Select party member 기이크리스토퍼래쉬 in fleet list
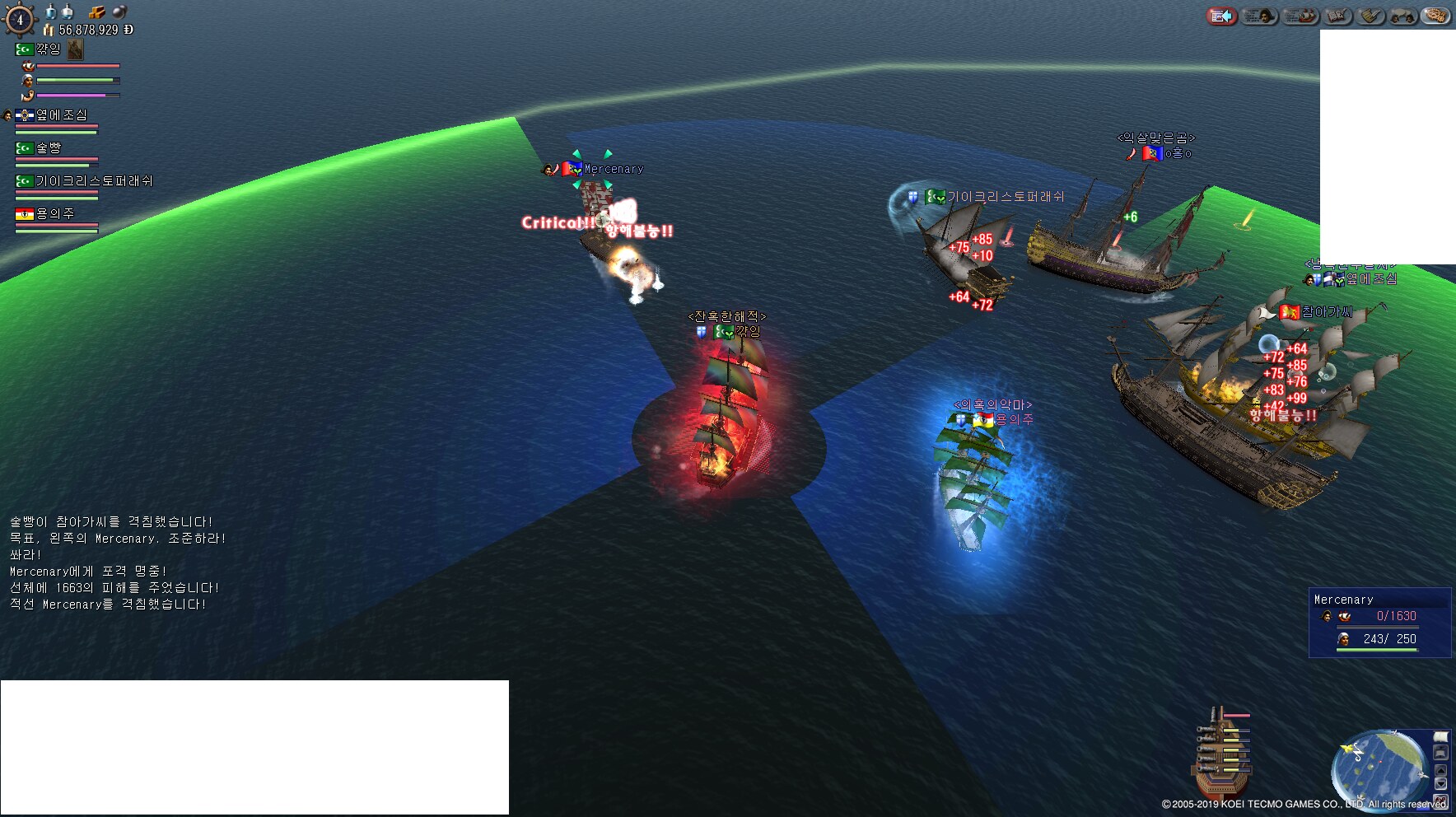 click(x=92, y=181)
